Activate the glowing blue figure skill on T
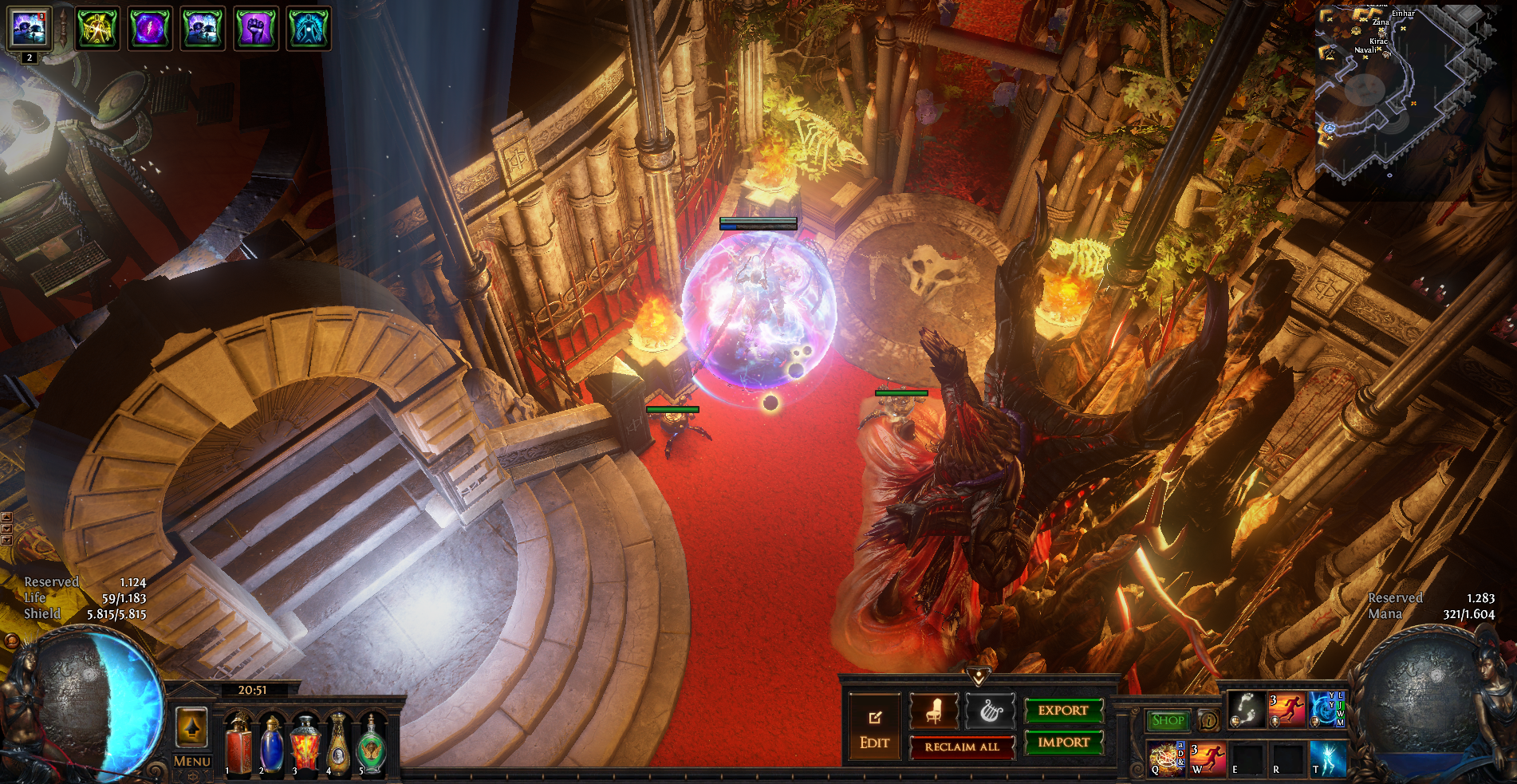 click(x=1327, y=758)
